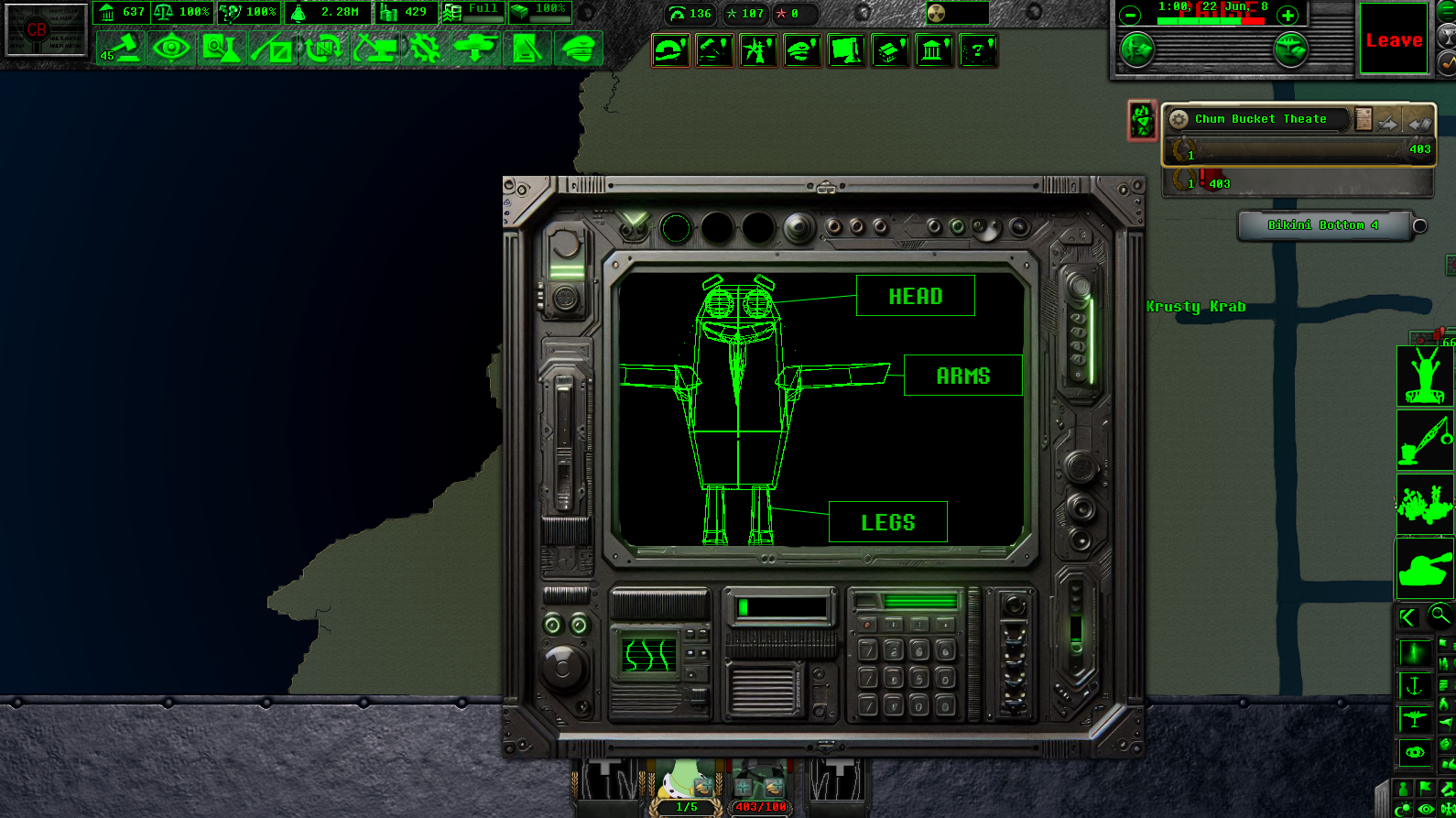Open the research flask tab
Screen dimensions: 1456x818
pos(221,49)
